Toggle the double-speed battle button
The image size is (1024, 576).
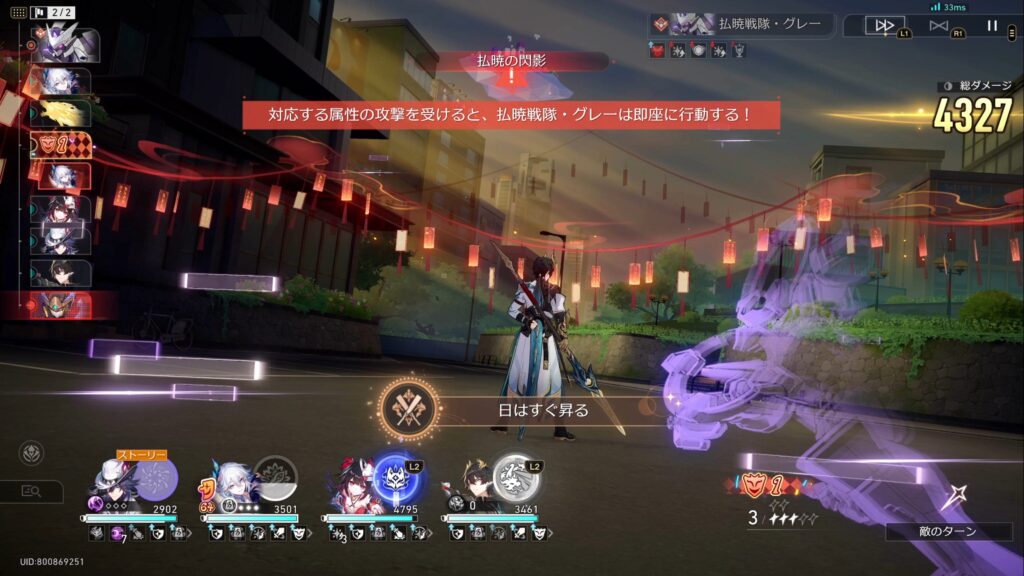coord(884,26)
